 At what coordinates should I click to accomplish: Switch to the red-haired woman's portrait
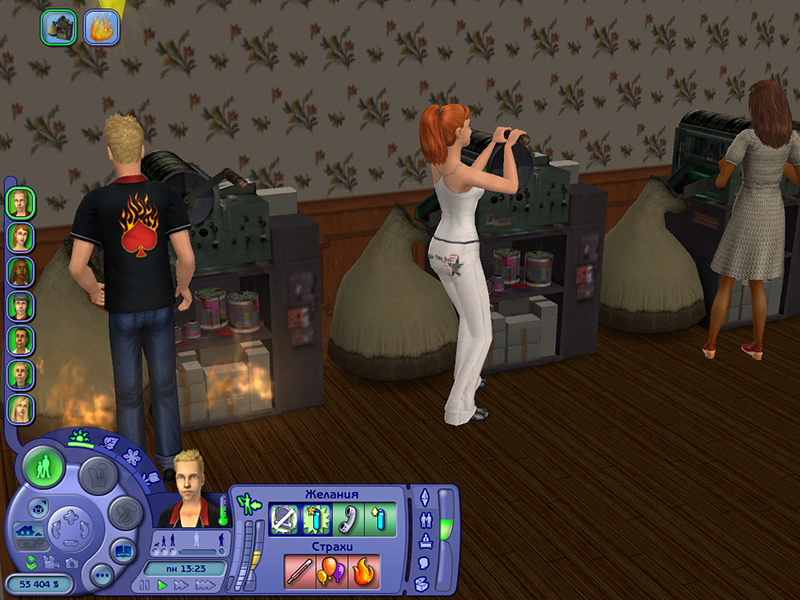[20, 237]
